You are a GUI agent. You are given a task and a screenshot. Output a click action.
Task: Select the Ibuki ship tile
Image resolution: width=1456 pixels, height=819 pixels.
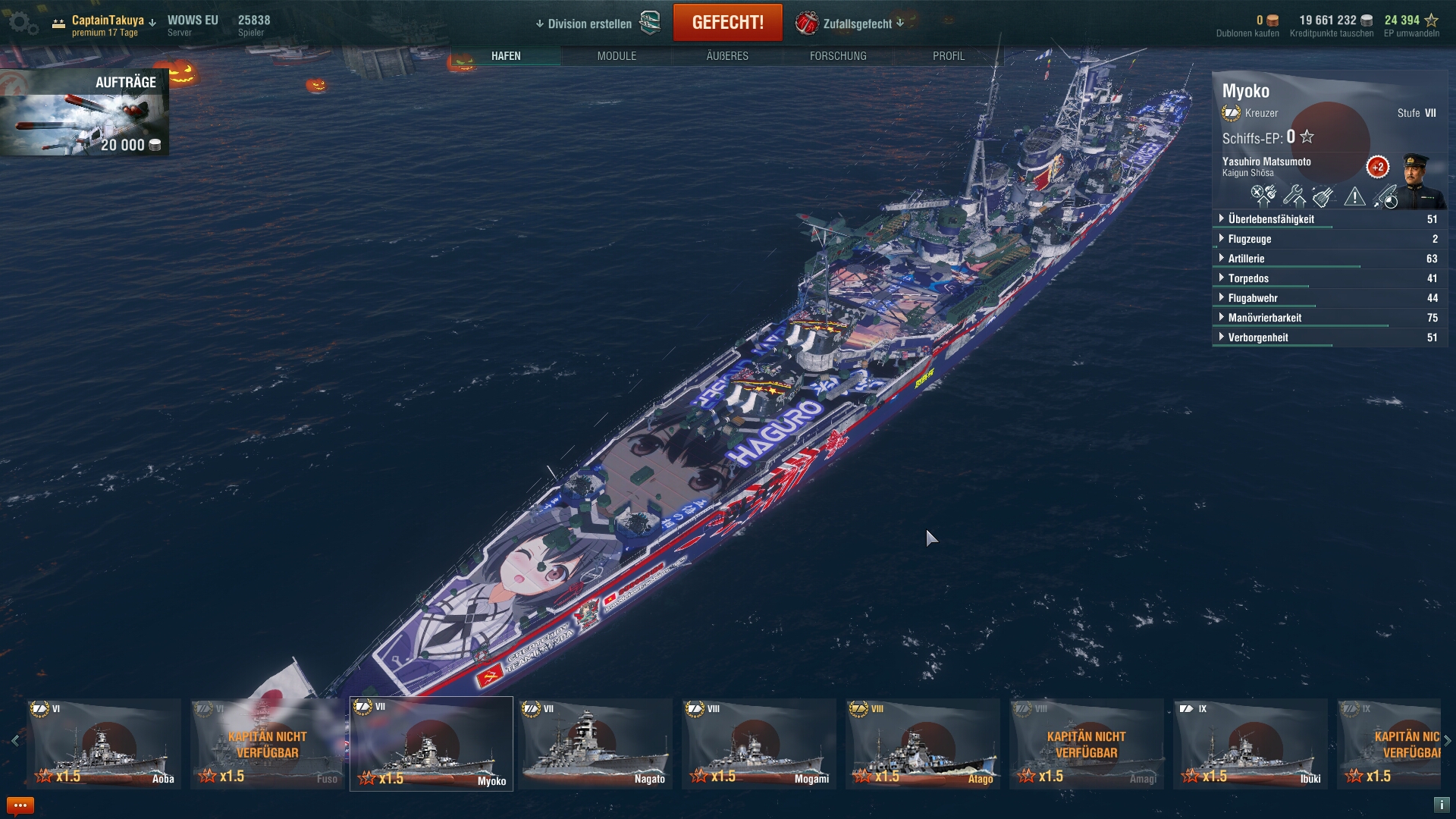[x=1250, y=744]
